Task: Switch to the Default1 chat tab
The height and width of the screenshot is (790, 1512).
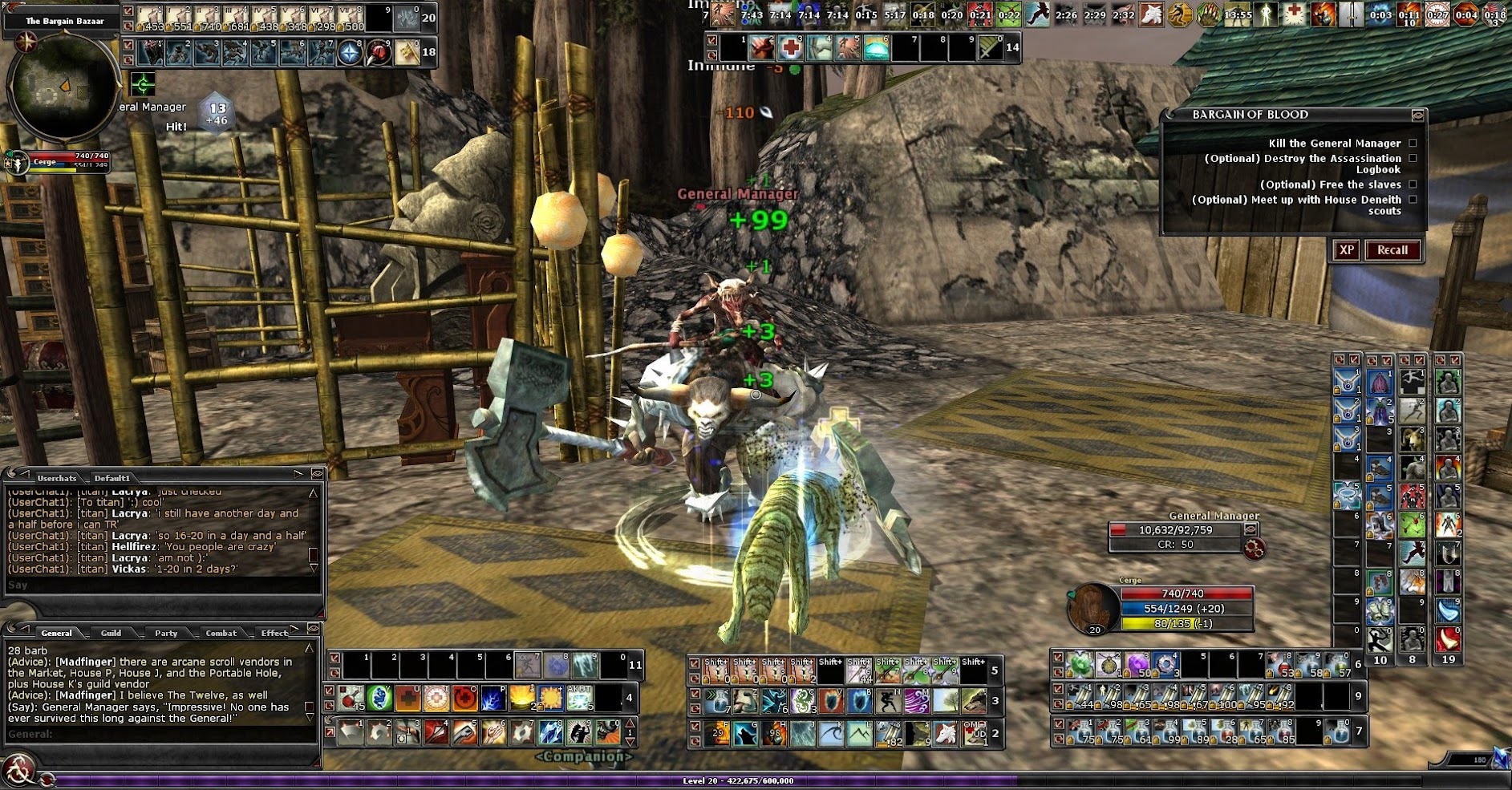Action: [x=111, y=478]
